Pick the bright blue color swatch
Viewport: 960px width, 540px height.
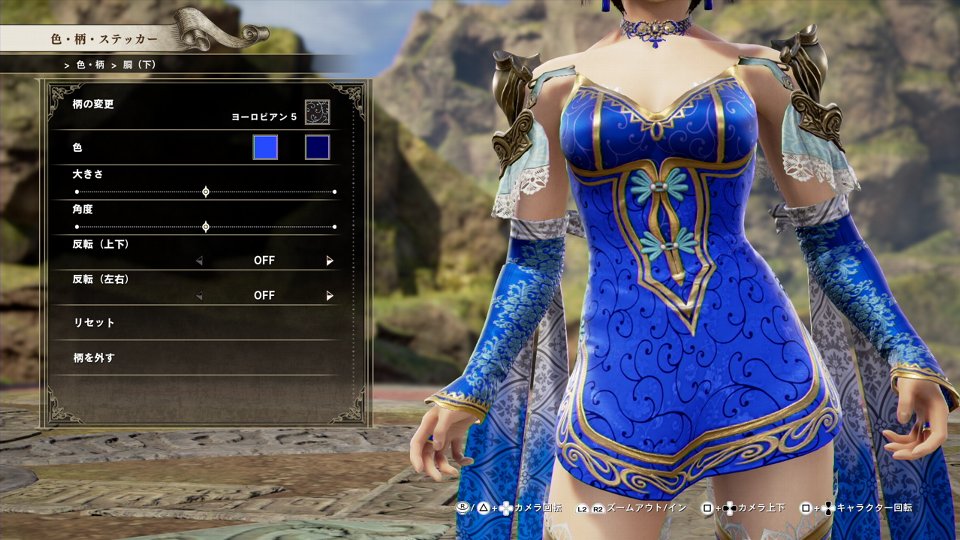coord(265,148)
